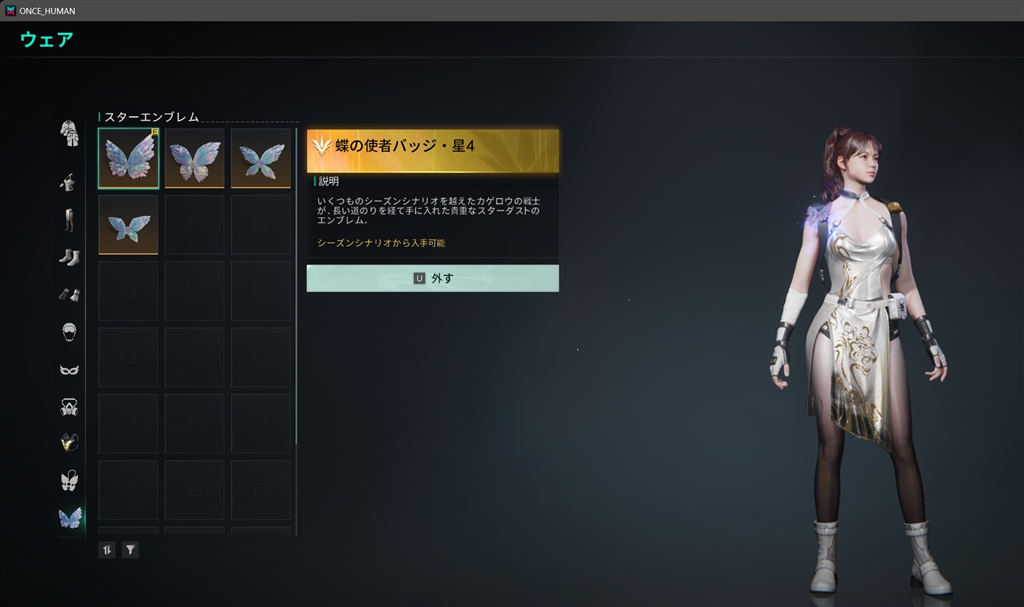1024x607 pixels.
Task: Select the helmet headwear category
Action: click(x=69, y=331)
